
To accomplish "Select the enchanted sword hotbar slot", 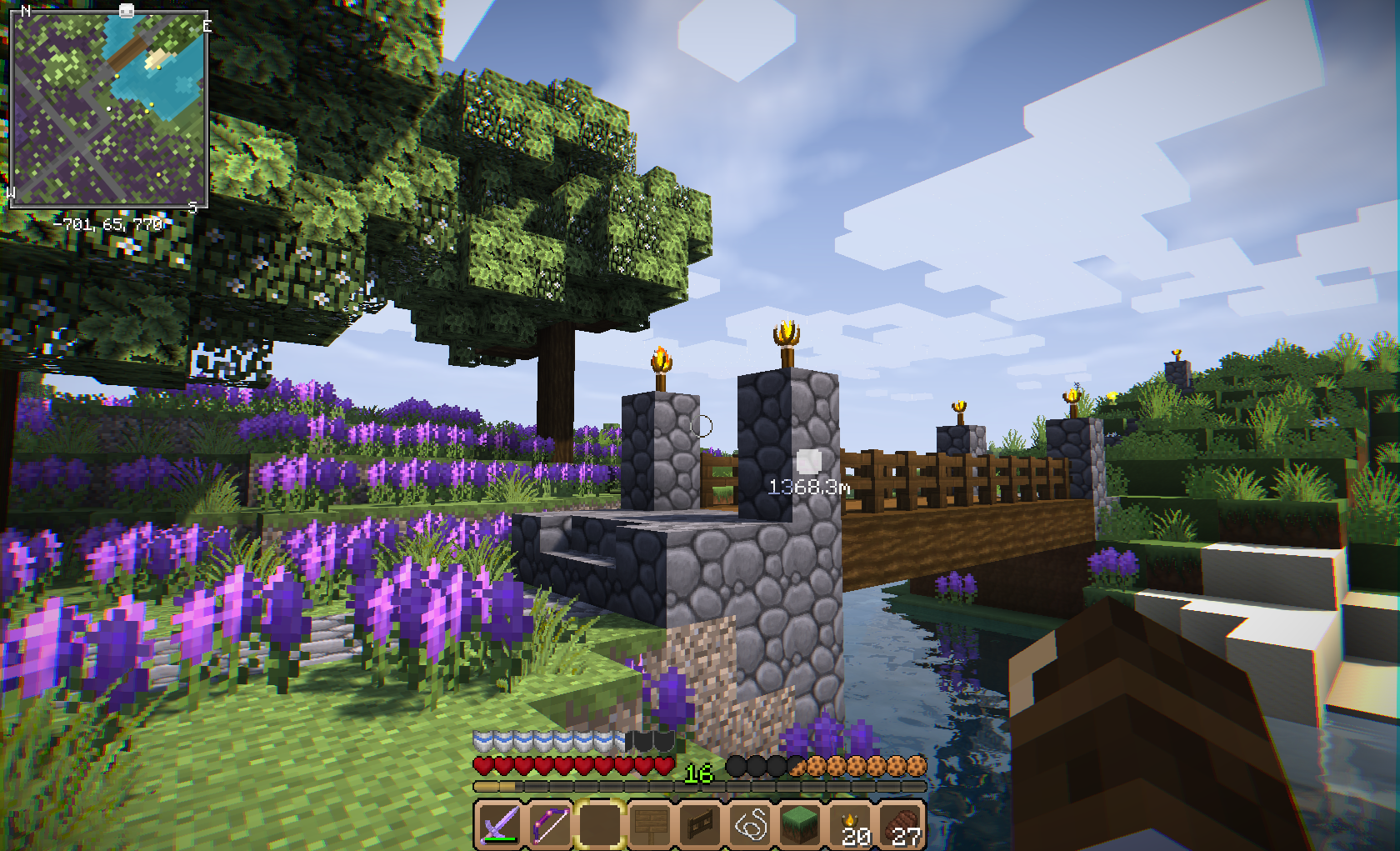I will pos(498,825).
